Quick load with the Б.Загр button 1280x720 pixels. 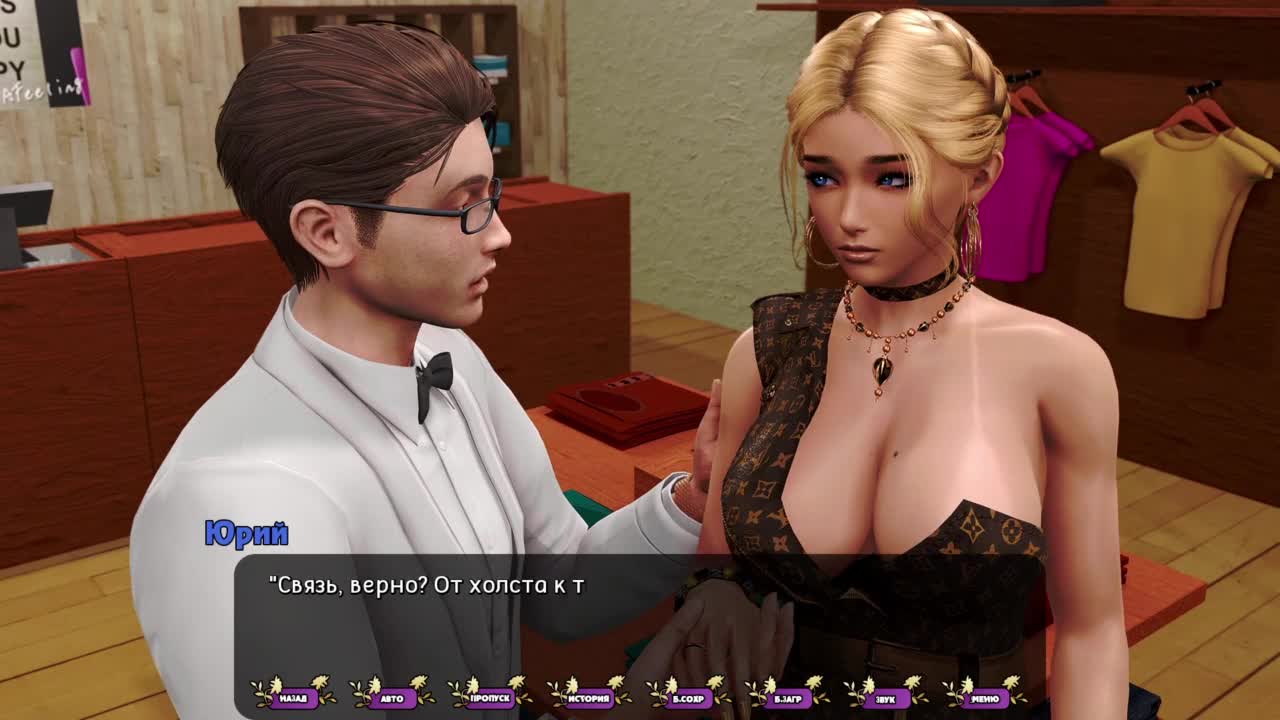click(x=786, y=697)
